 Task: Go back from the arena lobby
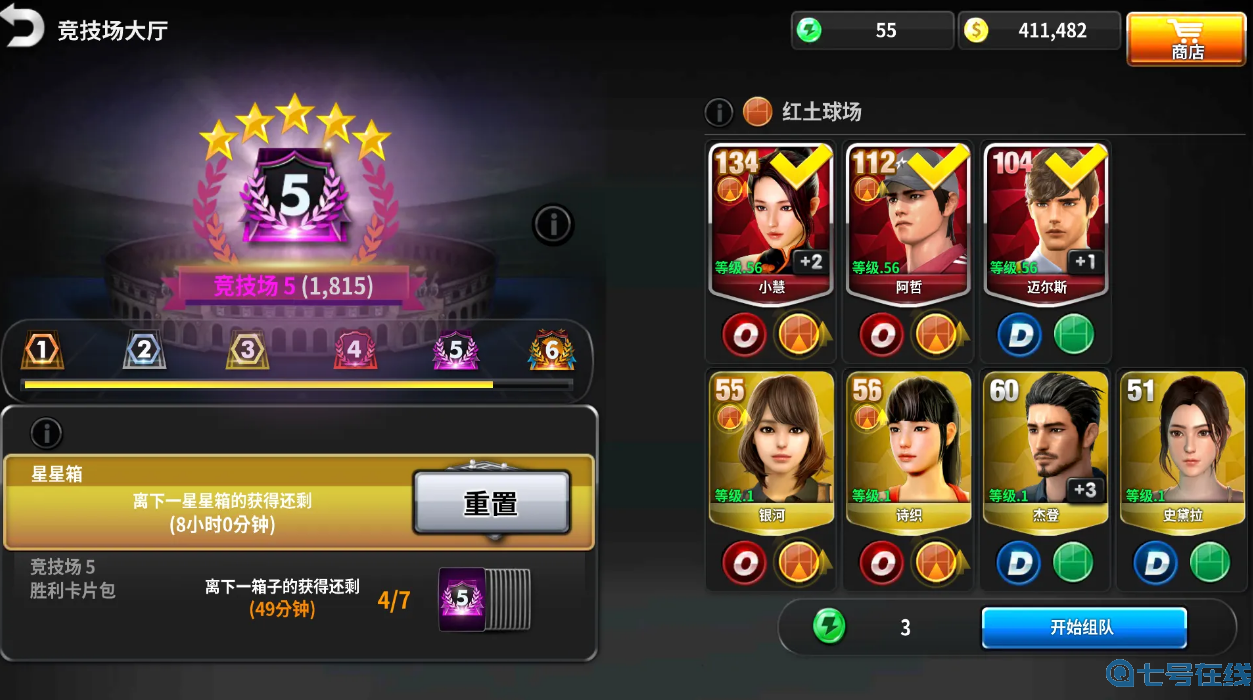pyautogui.click(x=24, y=29)
